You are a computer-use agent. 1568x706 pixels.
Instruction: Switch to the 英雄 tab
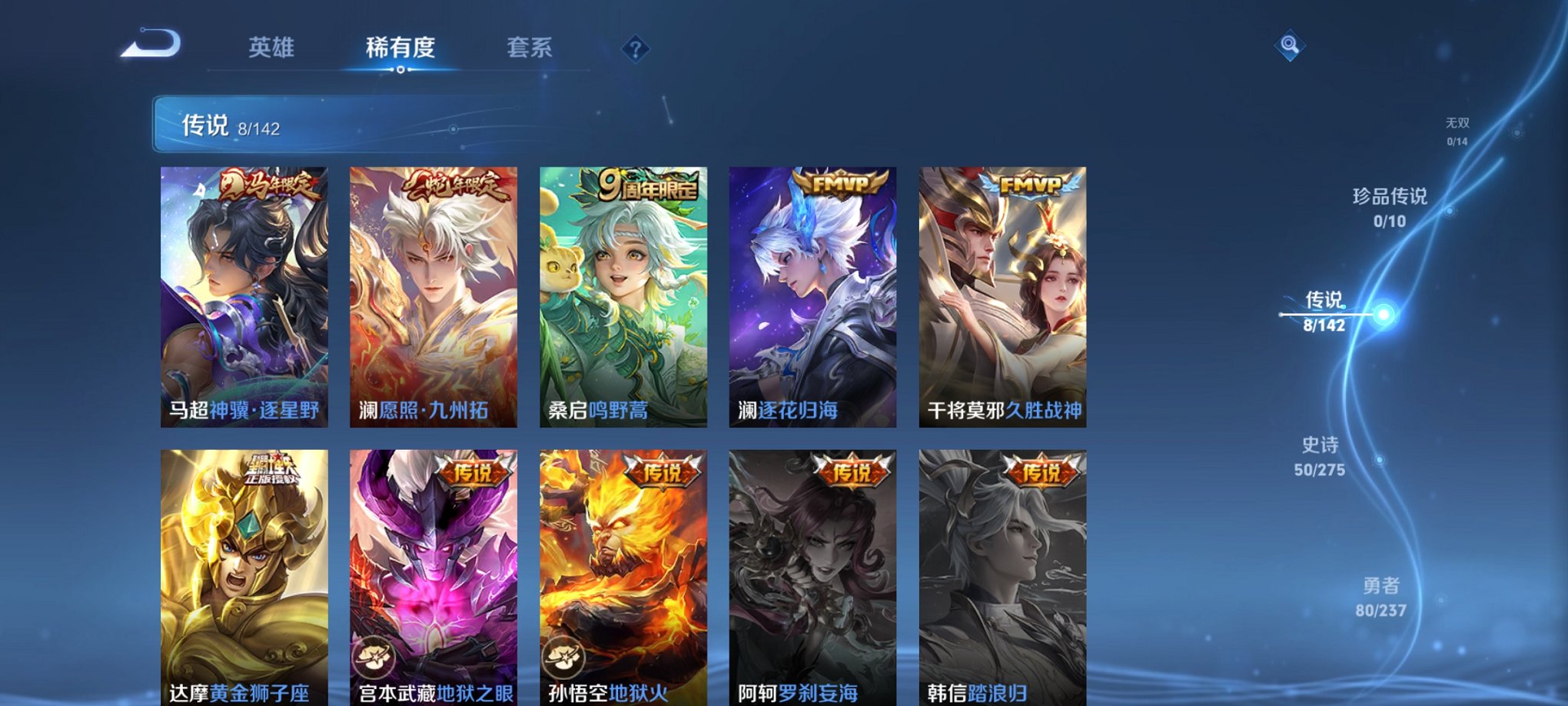274,48
